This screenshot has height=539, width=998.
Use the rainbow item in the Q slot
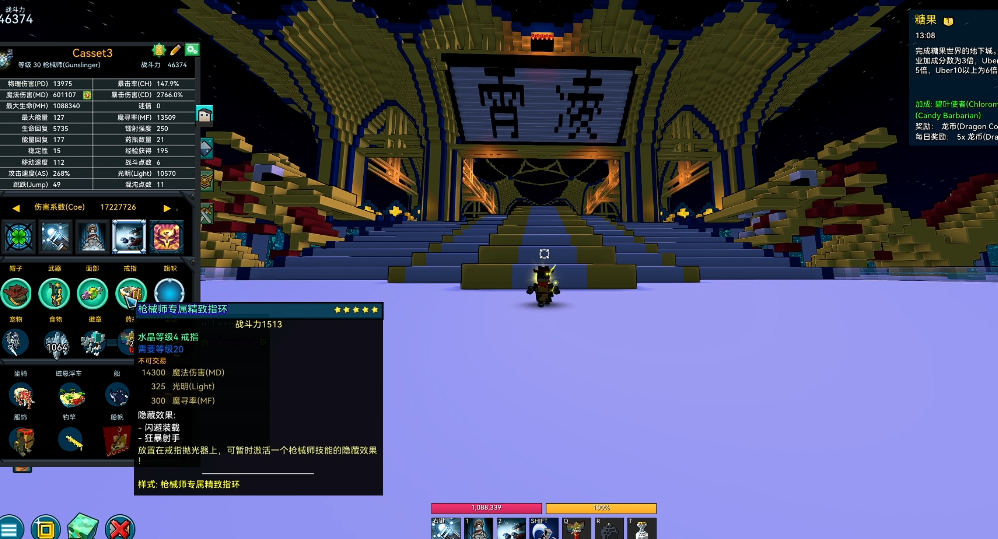pos(577,529)
